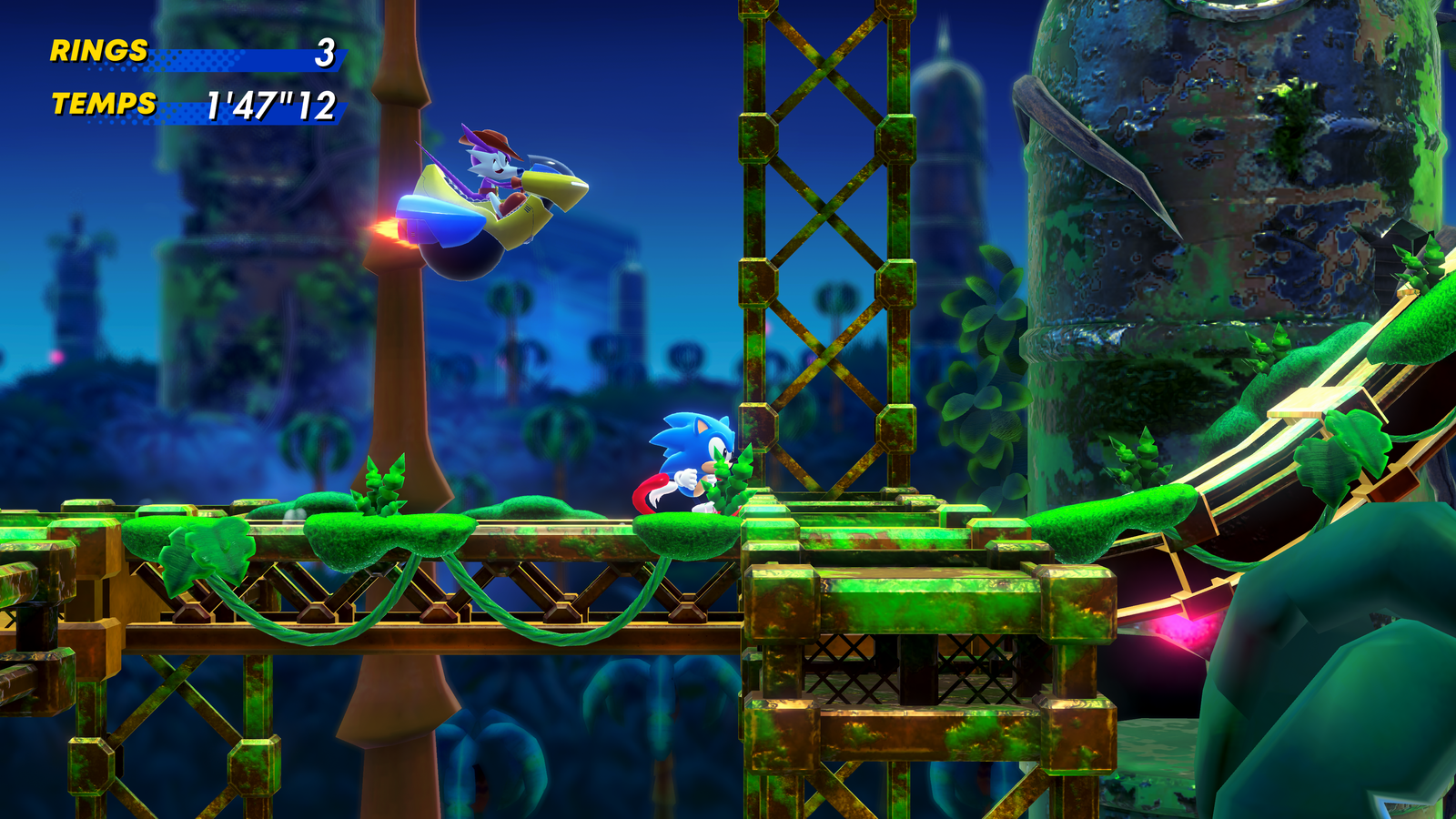
Task: Click the crisscross metal truss structure
Action: pyautogui.click(x=819, y=227)
